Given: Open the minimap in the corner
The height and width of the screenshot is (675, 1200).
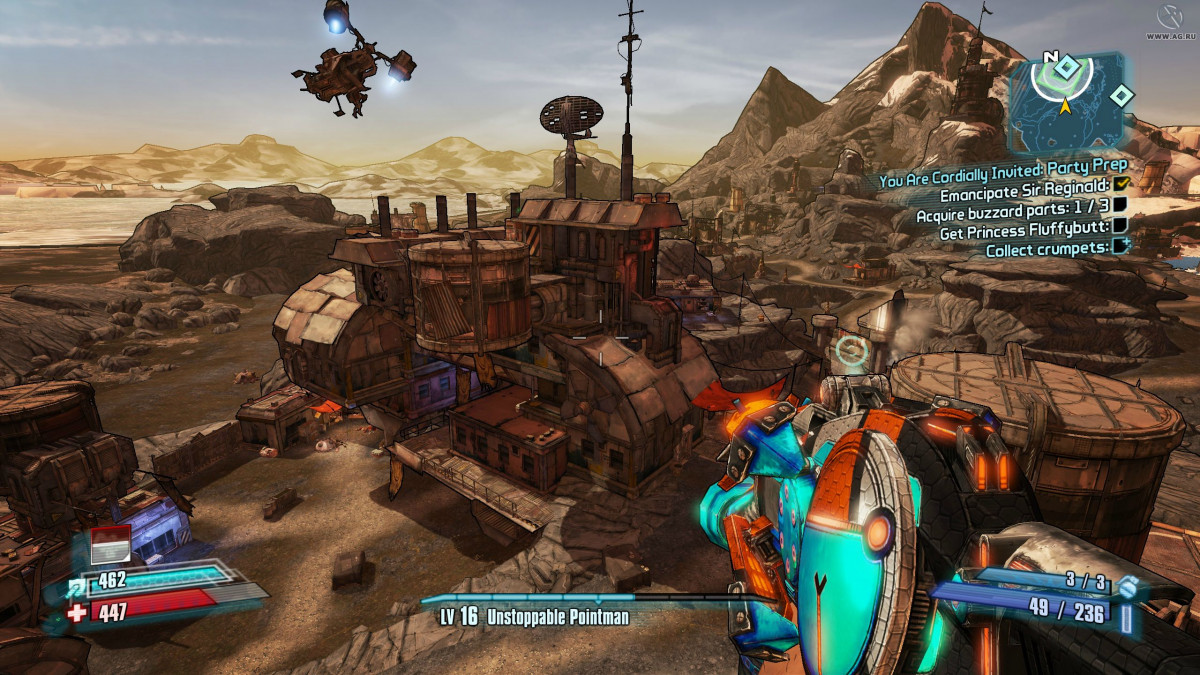Looking at the screenshot, I should 1066,101.
